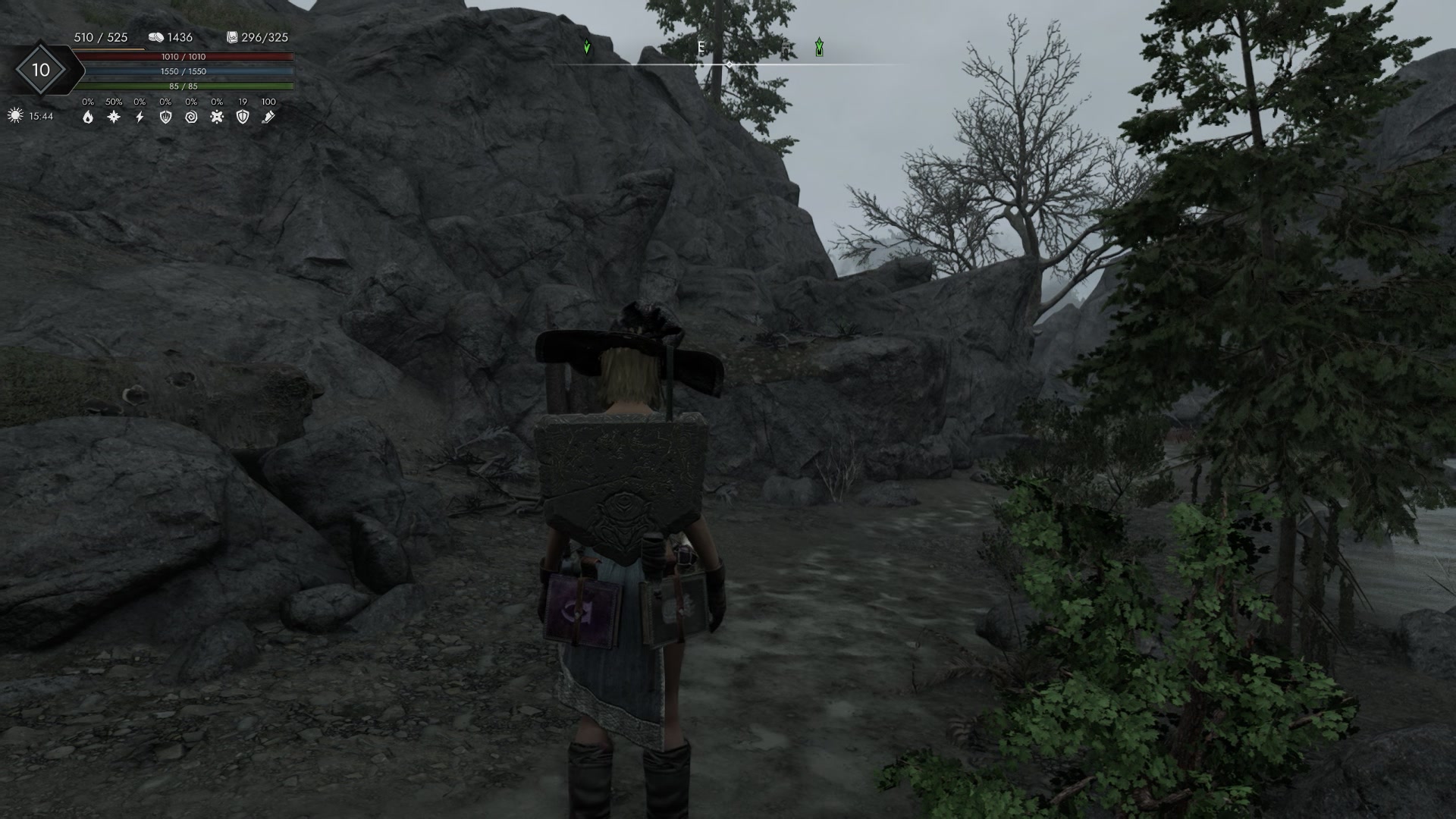1456x819 pixels.
Task: Click the right green waypoint marker on compass
Action: tap(820, 47)
